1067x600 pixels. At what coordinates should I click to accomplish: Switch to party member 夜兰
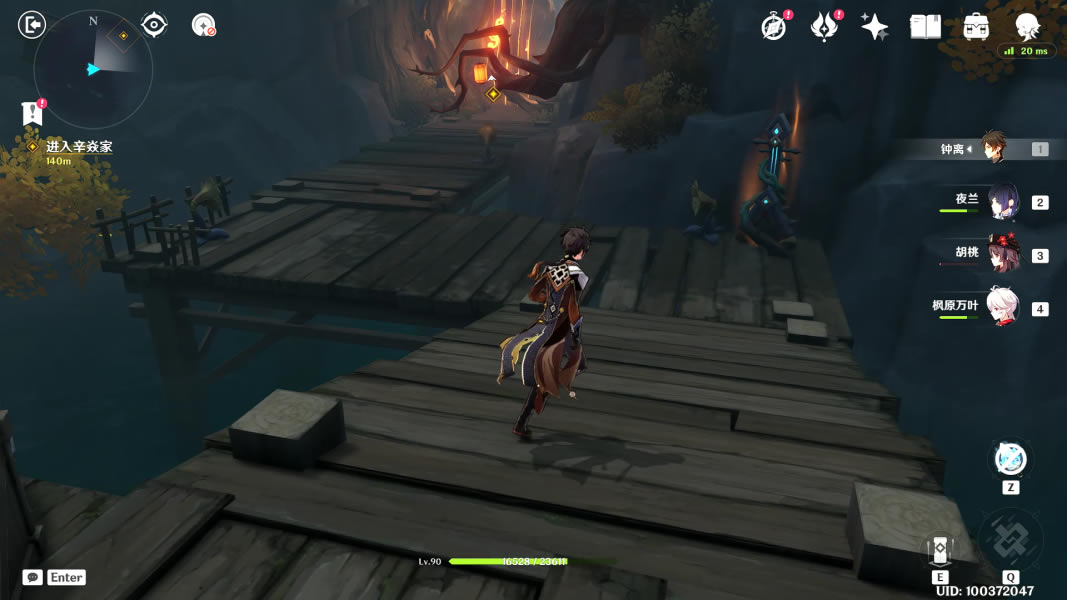coord(1002,201)
